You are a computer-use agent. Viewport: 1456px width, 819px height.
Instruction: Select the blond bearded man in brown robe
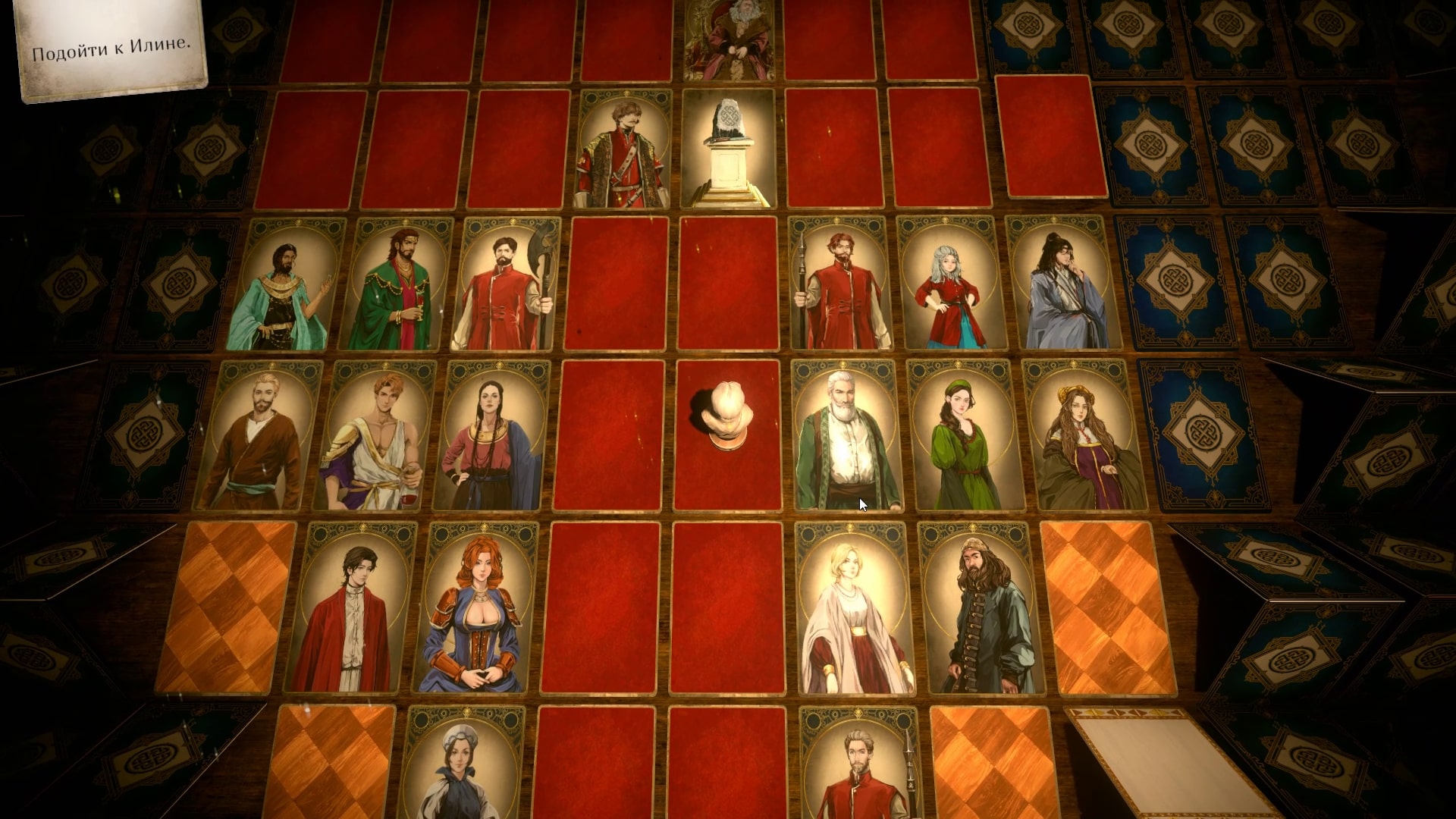click(x=259, y=435)
